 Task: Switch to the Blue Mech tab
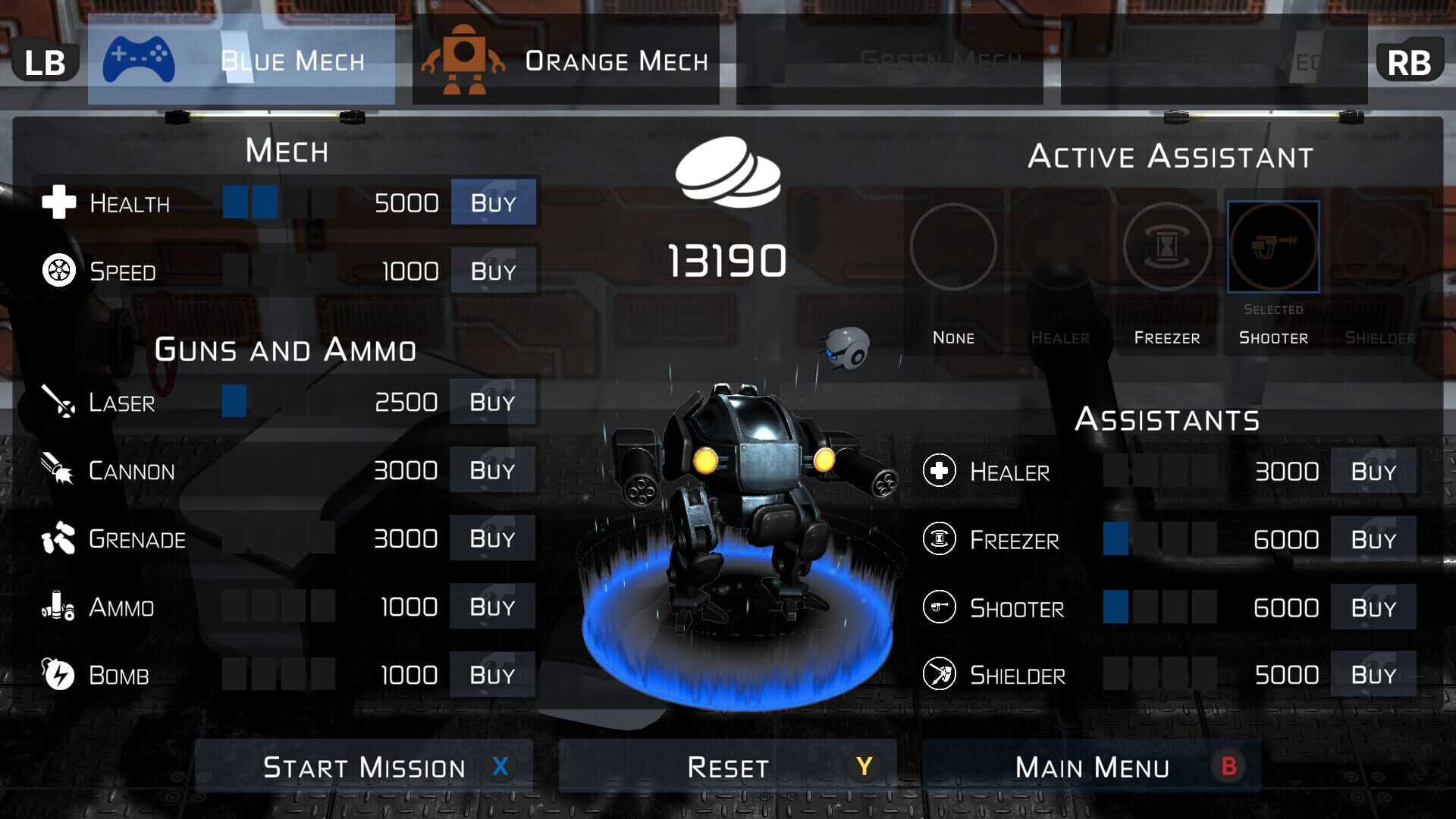coord(241,61)
